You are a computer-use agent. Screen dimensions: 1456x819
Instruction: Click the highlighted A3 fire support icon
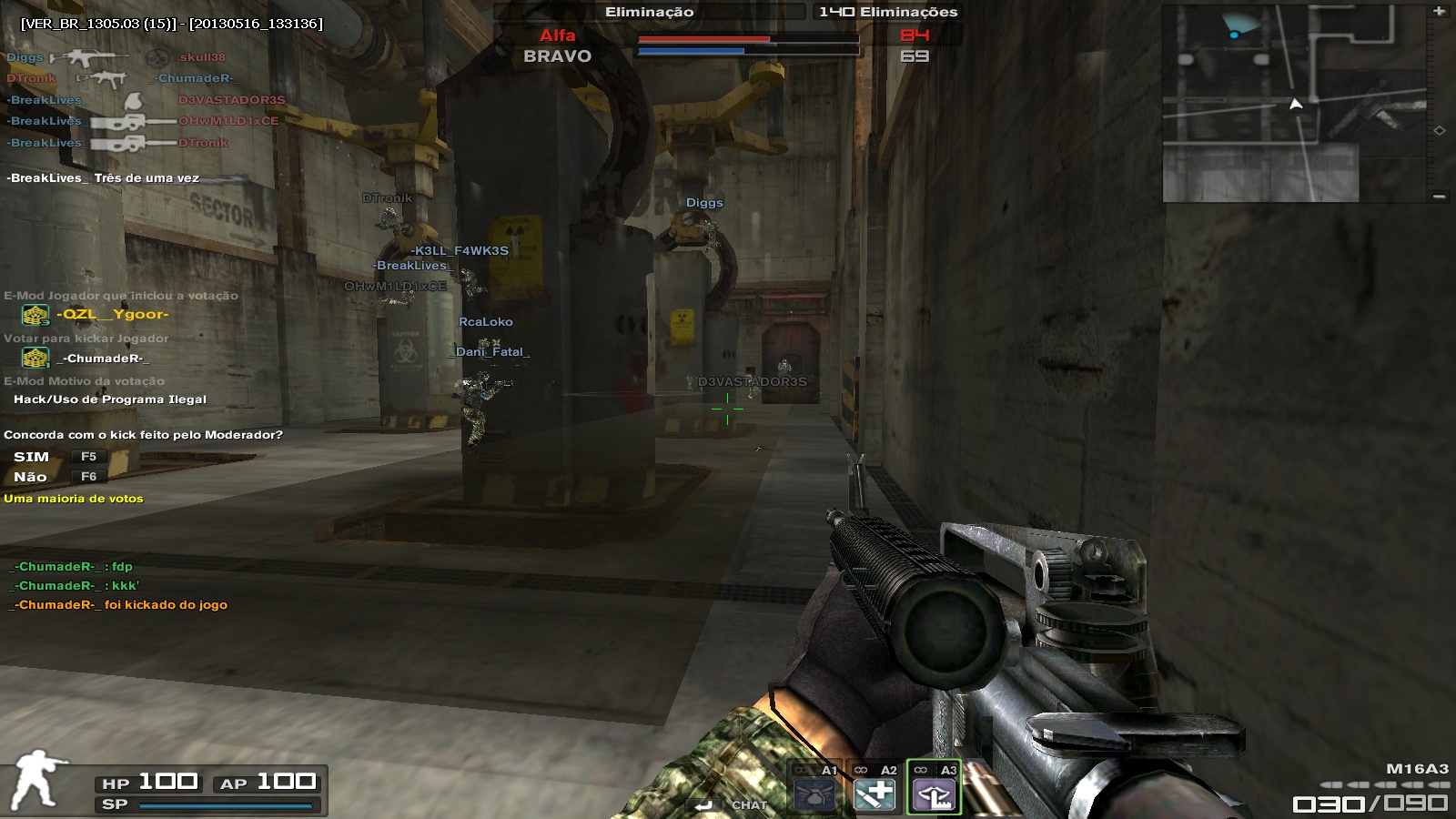pyautogui.click(x=935, y=795)
